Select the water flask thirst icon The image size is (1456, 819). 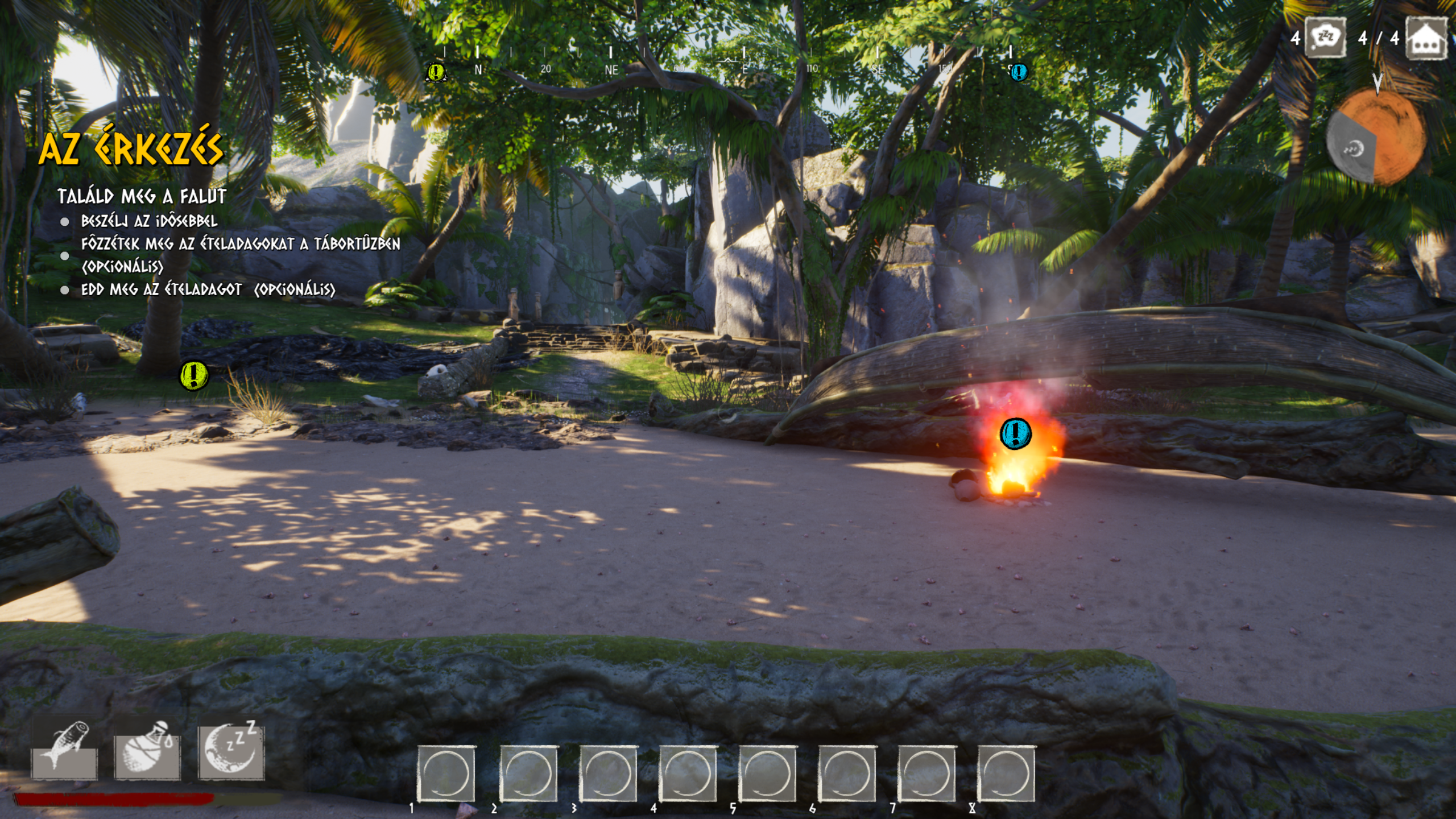point(147,748)
